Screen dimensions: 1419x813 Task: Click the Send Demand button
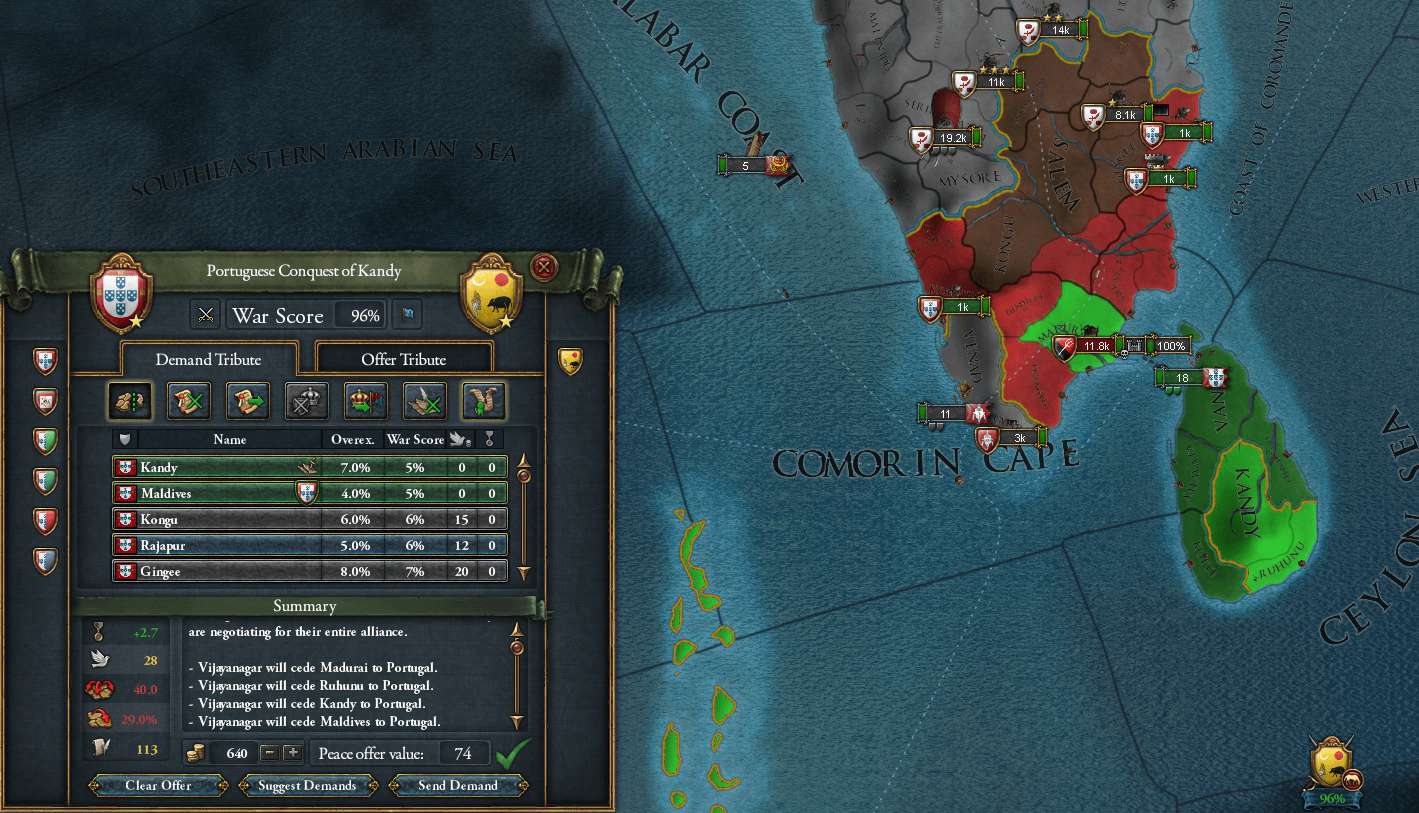(458, 785)
